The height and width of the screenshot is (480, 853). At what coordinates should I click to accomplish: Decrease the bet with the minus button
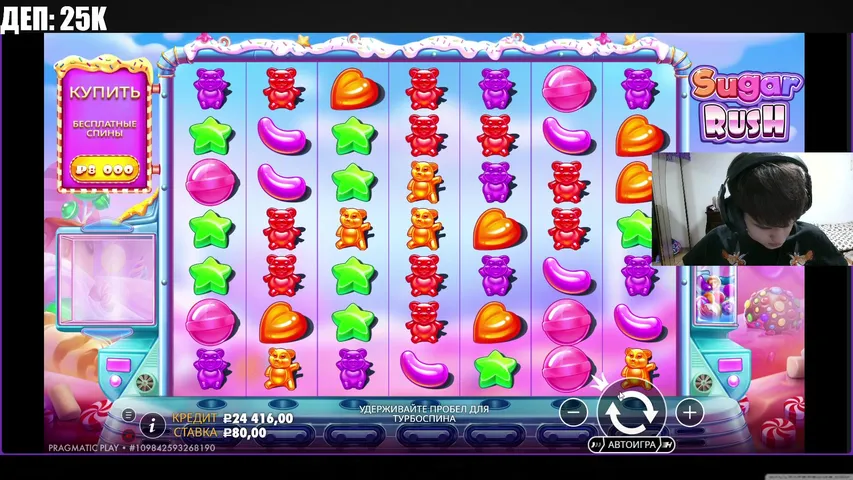coord(573,410)
